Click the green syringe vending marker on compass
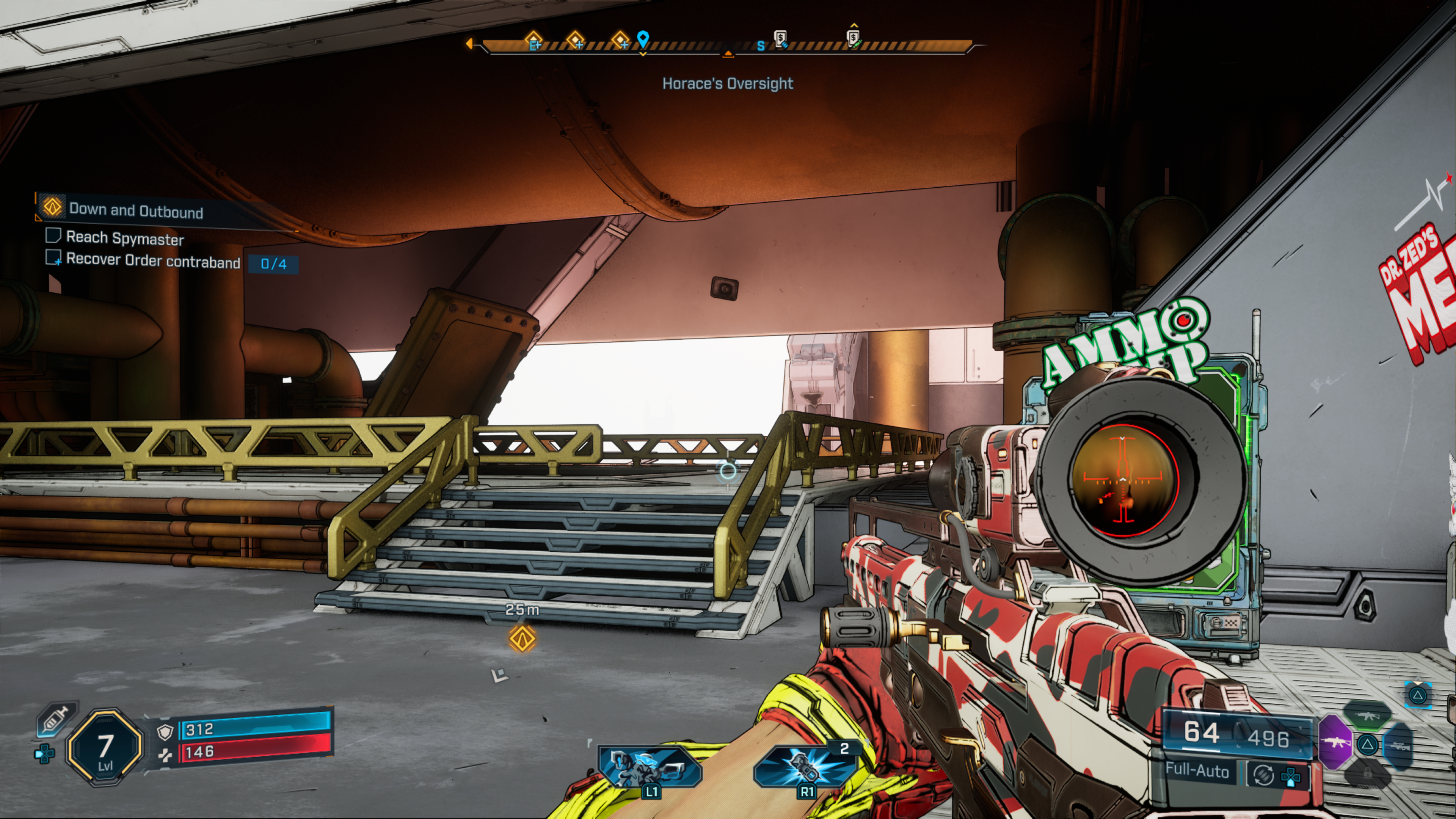Screen dimensions: 1456x819 coord(854,38)
